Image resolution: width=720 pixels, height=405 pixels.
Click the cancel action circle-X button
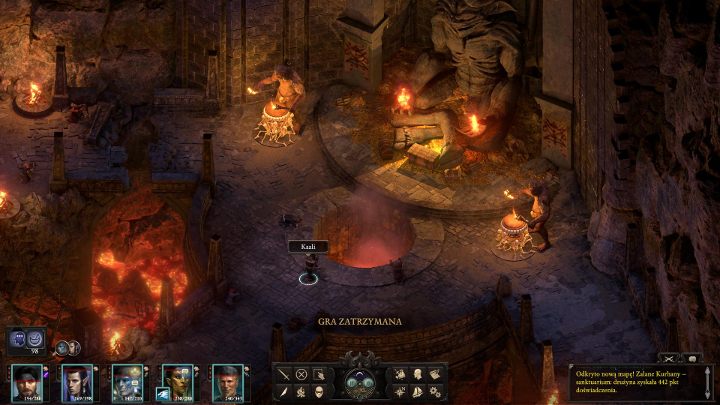tap(302, 374)
